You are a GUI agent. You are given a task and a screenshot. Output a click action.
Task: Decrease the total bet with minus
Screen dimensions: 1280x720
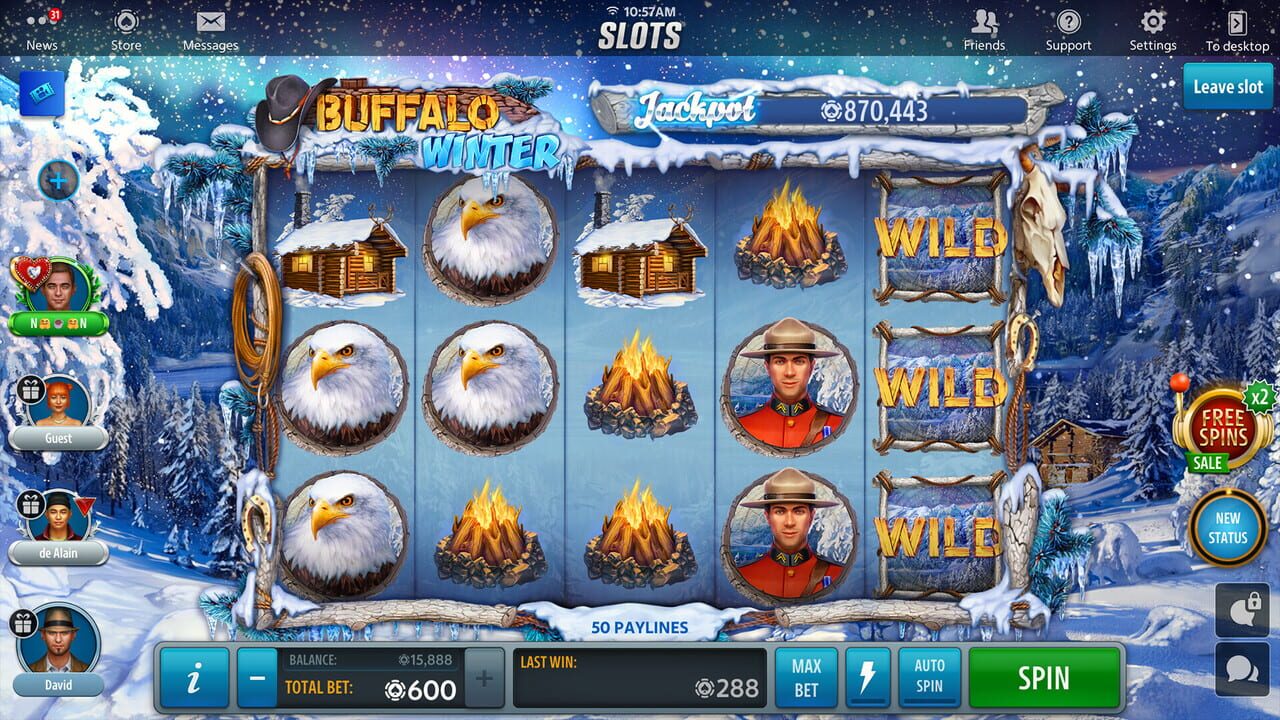[259, 677]
